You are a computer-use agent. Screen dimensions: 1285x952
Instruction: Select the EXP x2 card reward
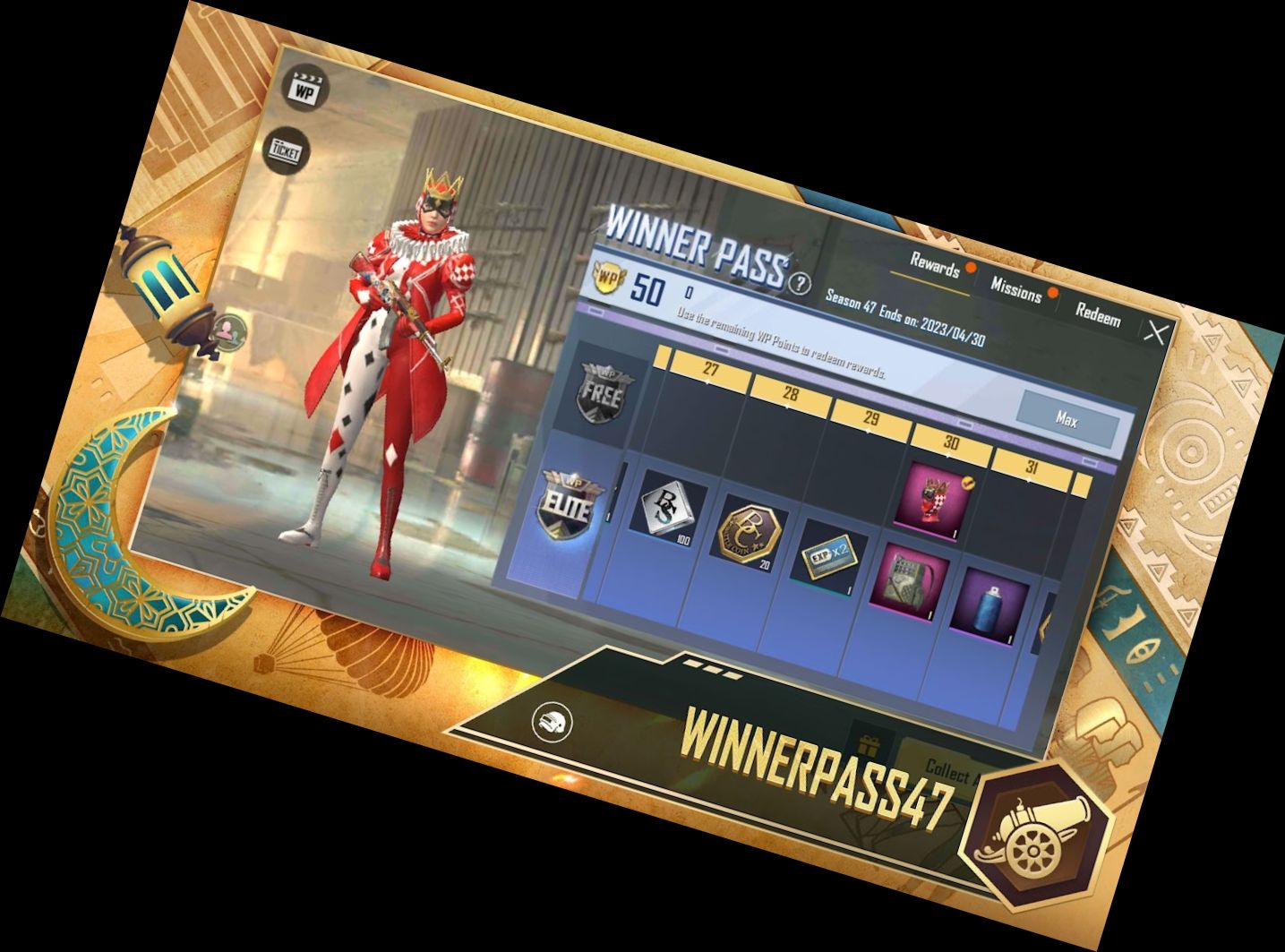(829, 557)
